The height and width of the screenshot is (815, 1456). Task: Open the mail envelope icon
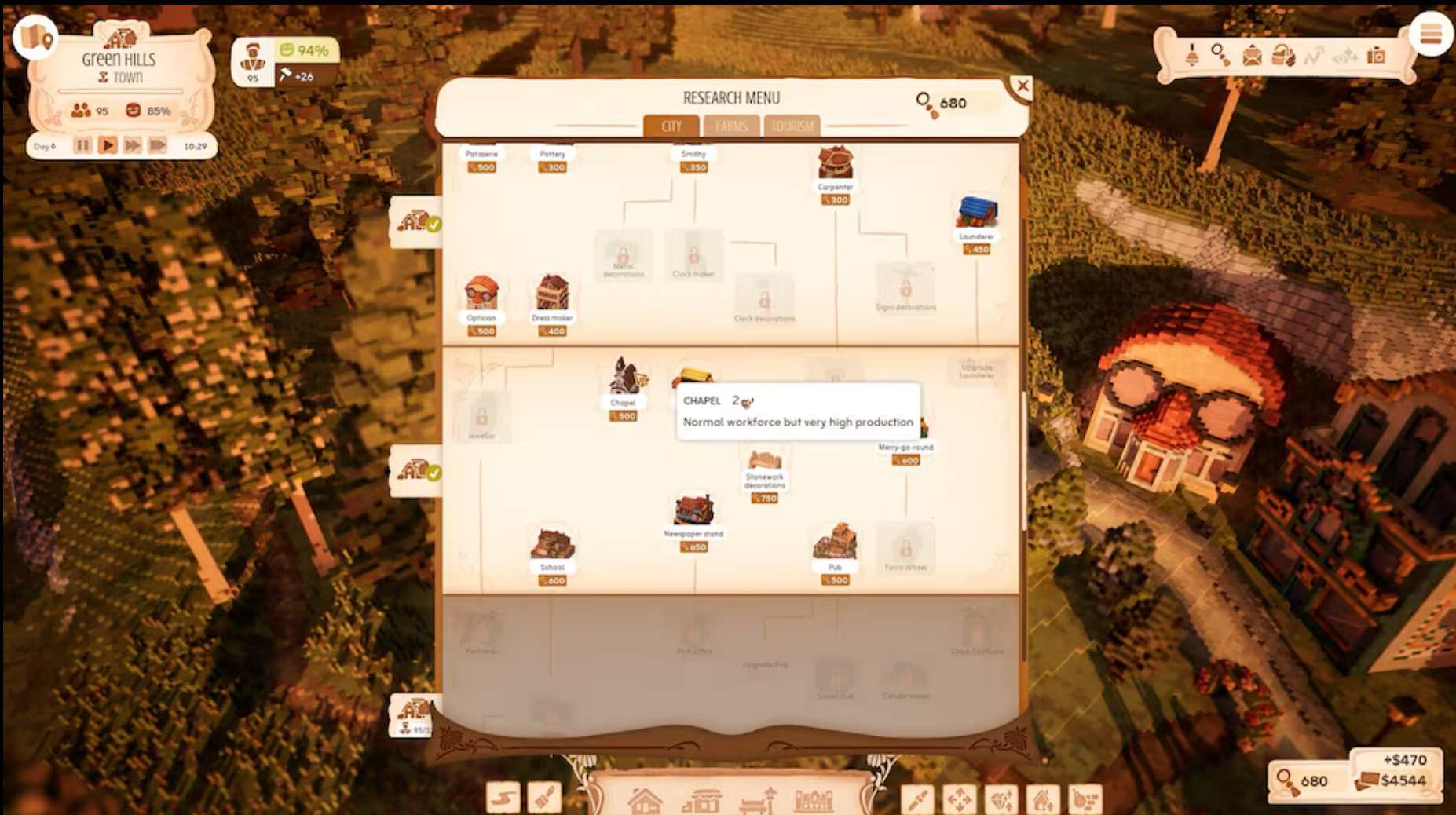pyautogui.click(x=1252, y=56)
